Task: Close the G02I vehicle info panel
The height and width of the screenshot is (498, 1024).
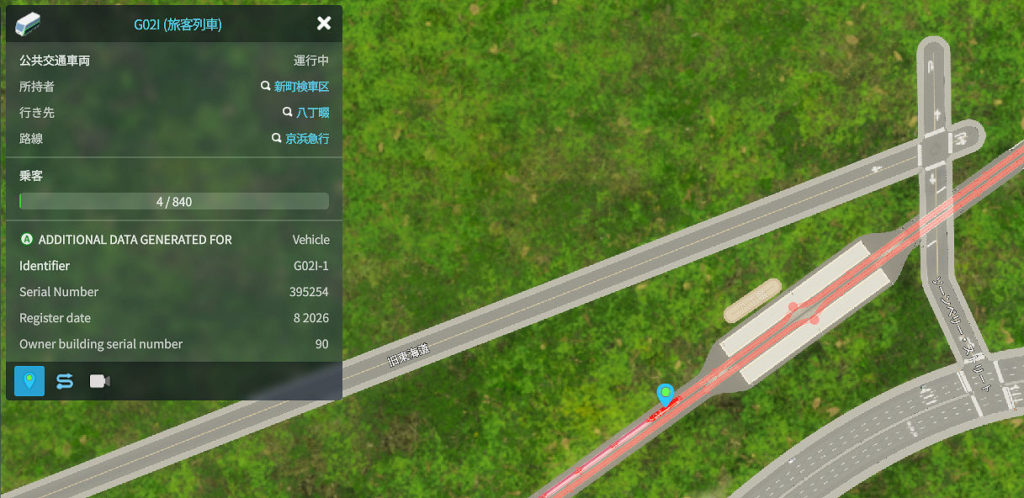Action: click(323, 23)
